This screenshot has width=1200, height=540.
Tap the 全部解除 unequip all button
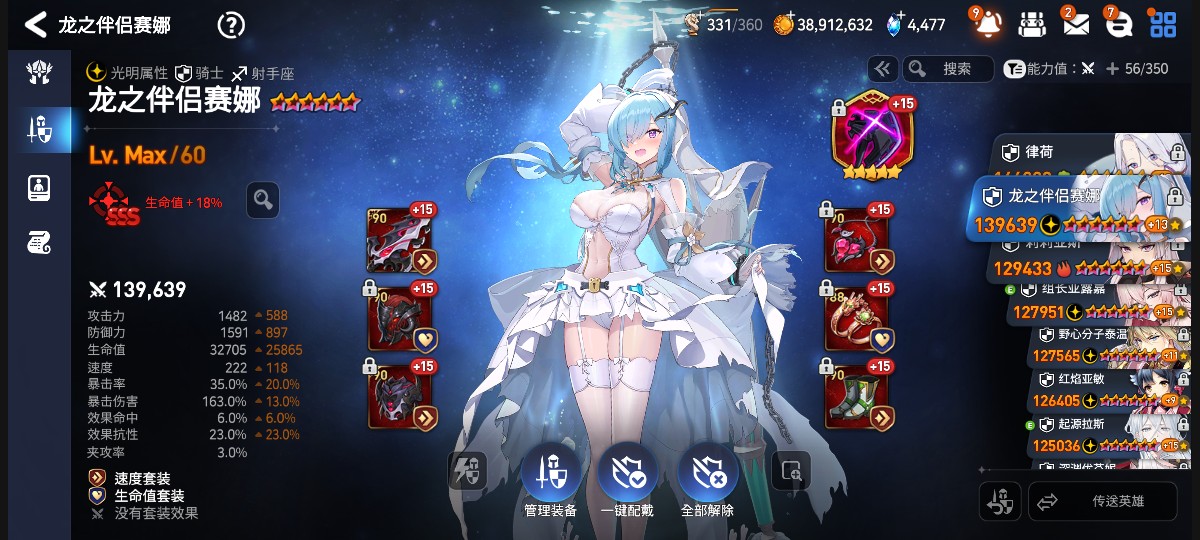[x=706, y=476]
